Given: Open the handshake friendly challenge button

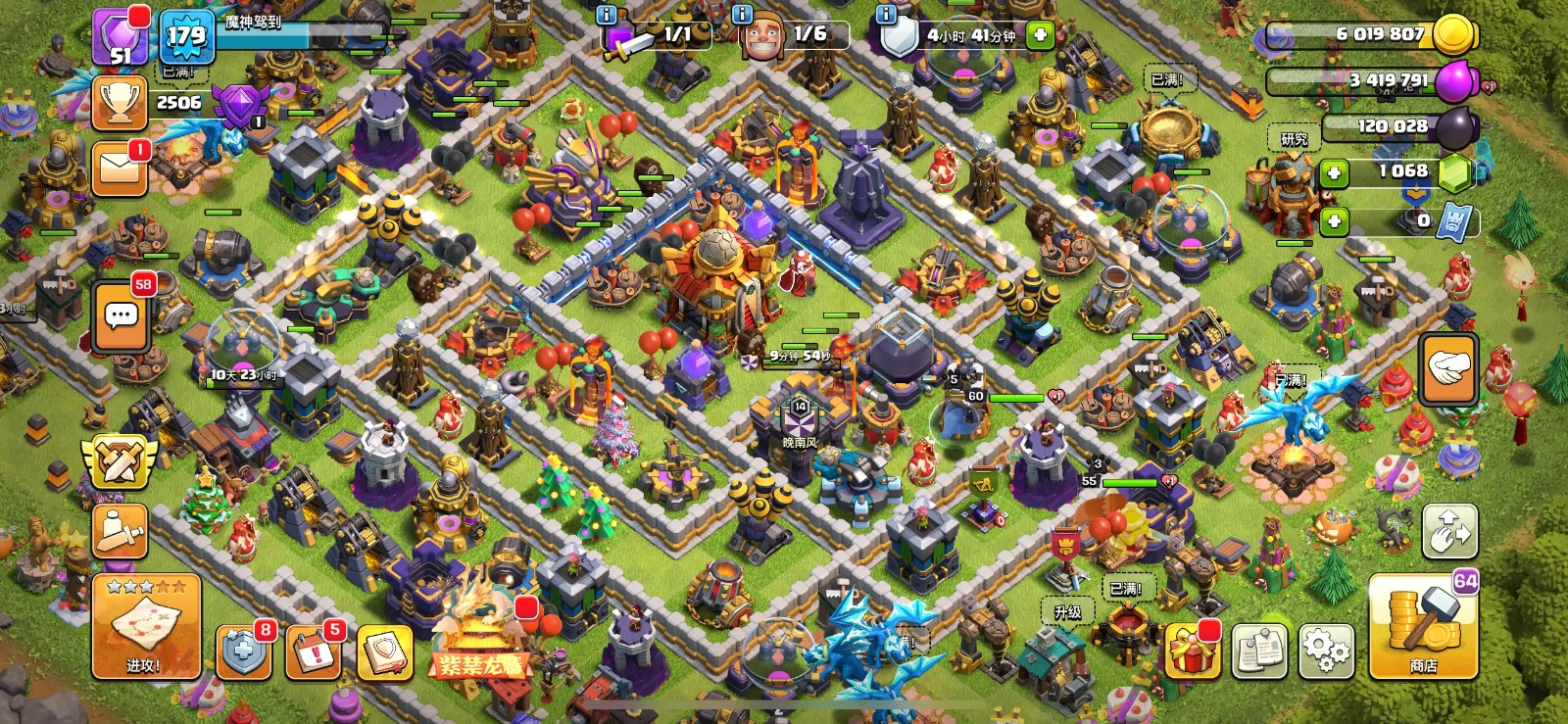Looking at the screenshot, I should [x=1448, y=368].
